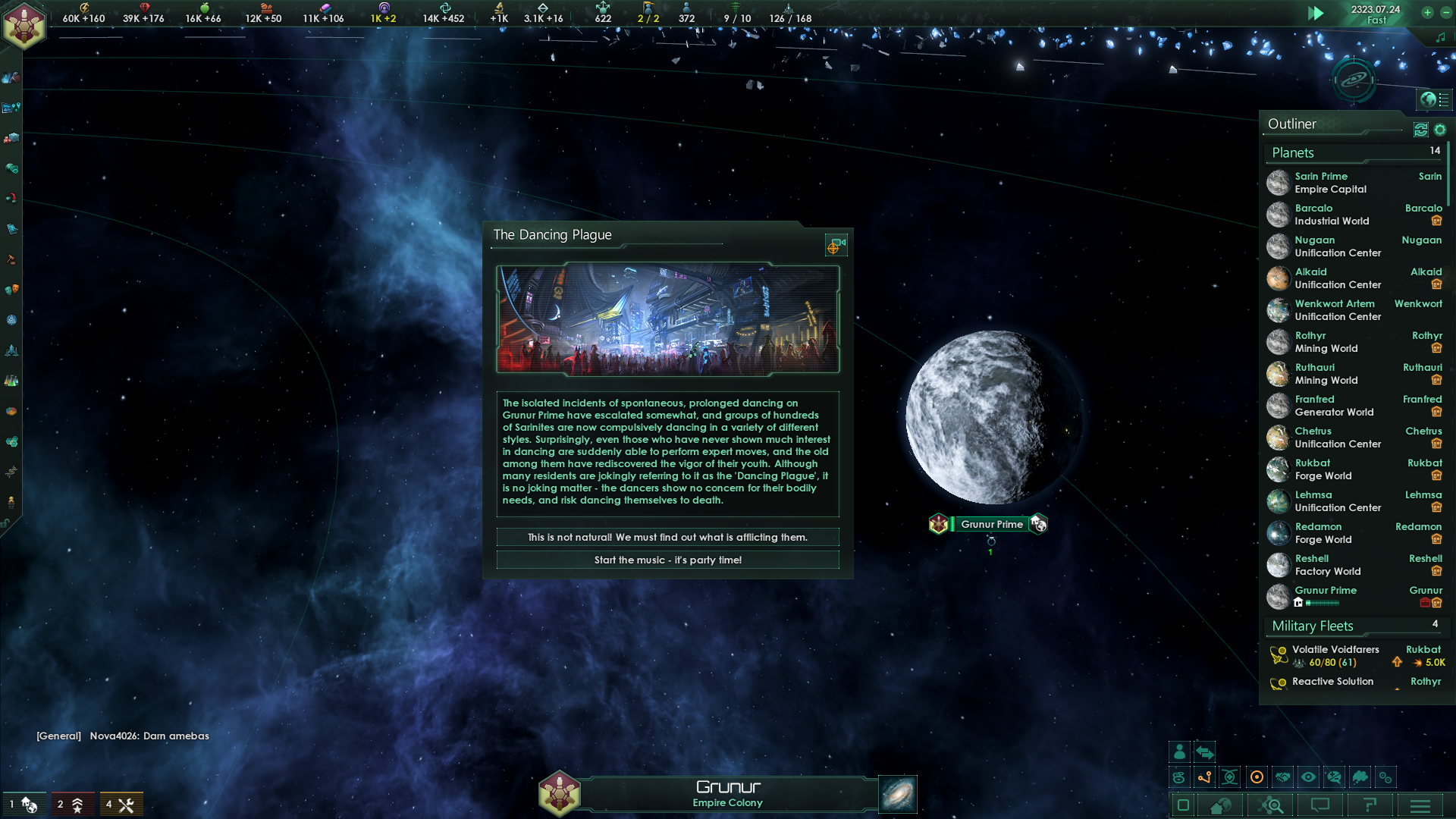Screen dimensions: 1456x819
Task: Open the help panel with the question mark
Action: pyautogui.click(x=1370, y=806)
